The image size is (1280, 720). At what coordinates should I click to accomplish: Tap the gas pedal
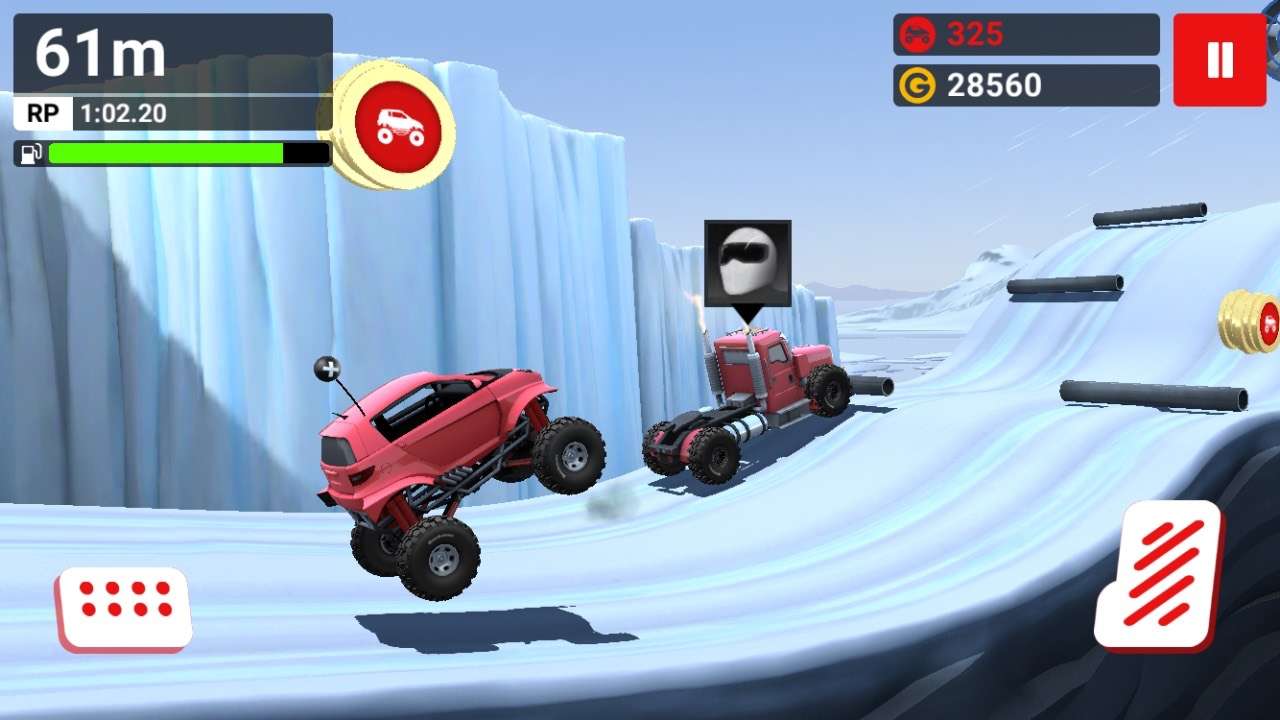point(1160,576)
